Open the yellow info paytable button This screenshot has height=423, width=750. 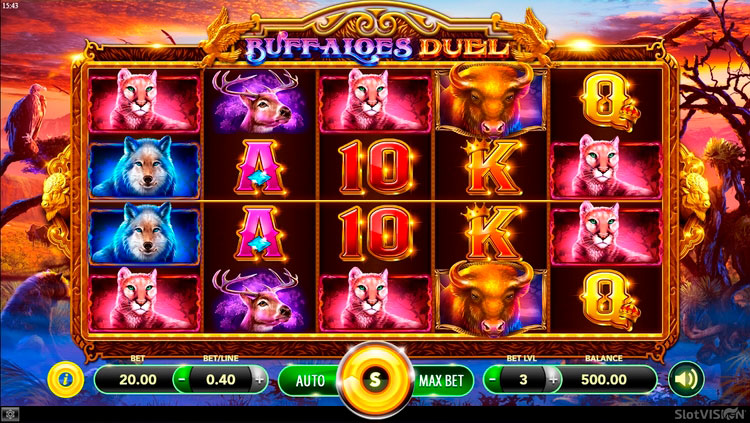(65, 379)
